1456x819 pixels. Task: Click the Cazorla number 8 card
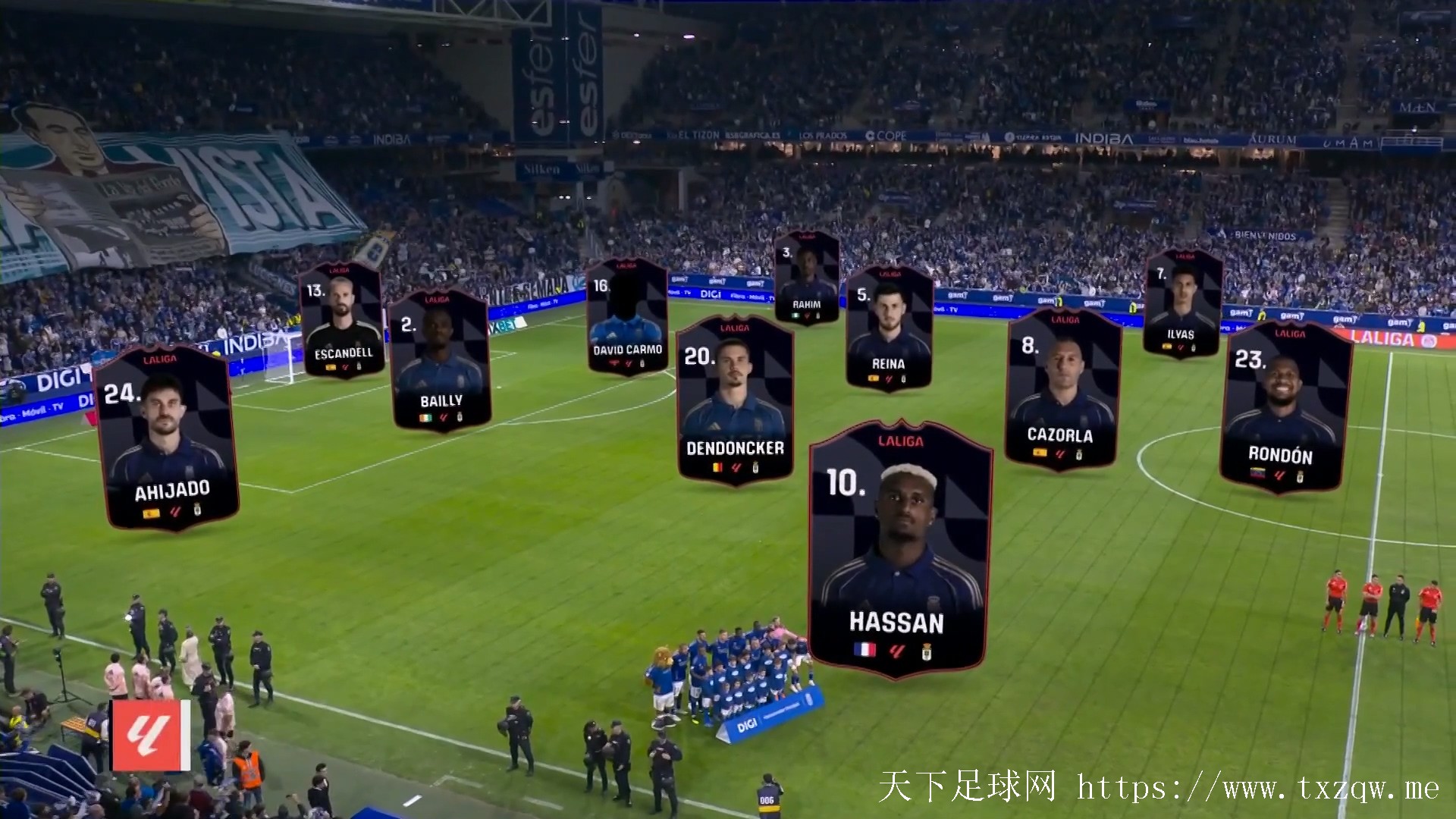pyautogui.click(x=1062, y=391)
